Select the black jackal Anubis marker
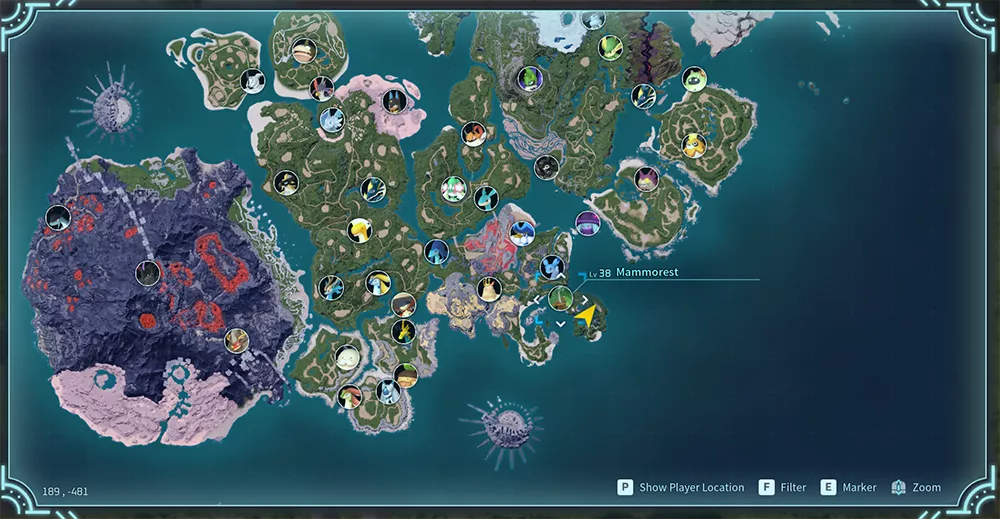The image size is (1000, 519). coord(393,100)
